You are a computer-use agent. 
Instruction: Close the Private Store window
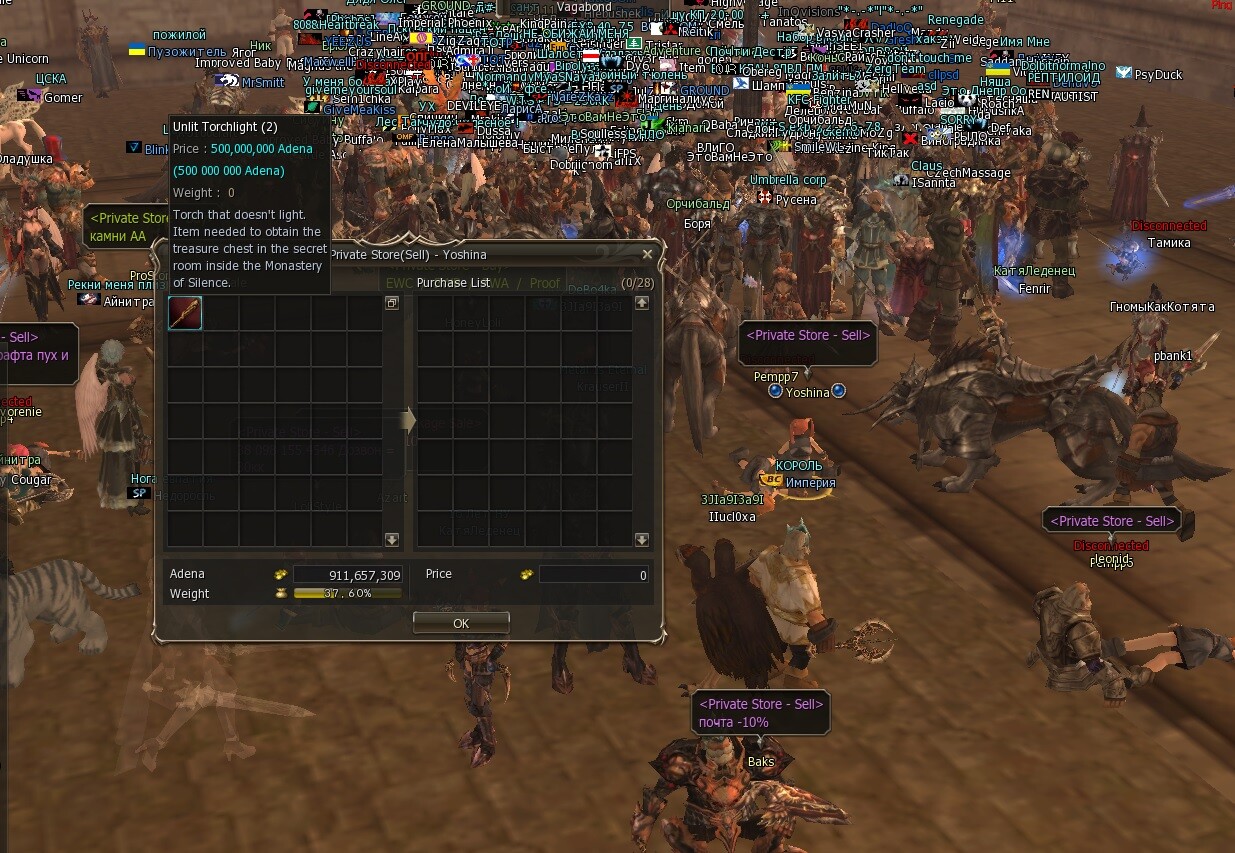(647, 254)
